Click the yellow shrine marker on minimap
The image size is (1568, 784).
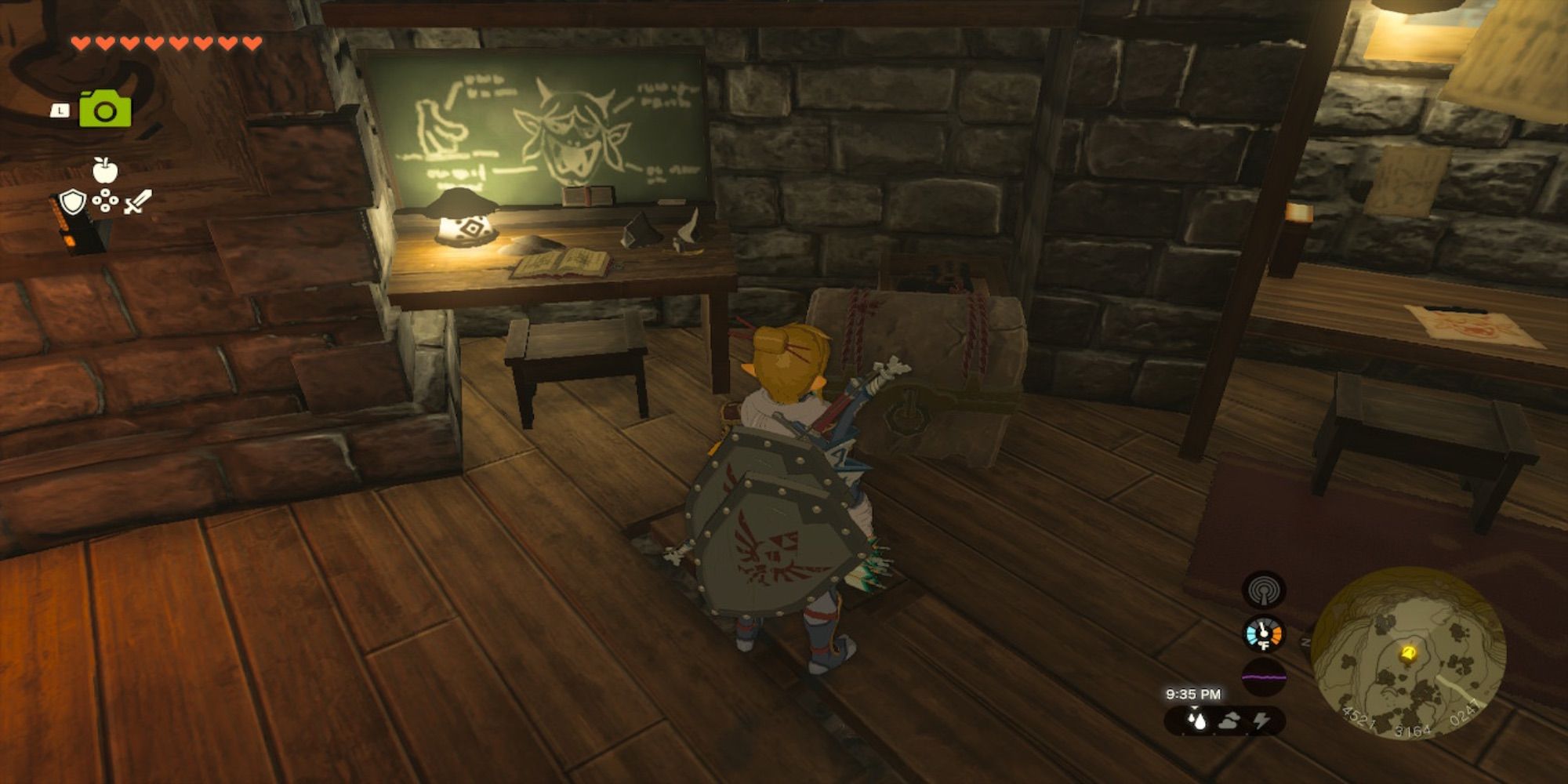pos(1408,653)
